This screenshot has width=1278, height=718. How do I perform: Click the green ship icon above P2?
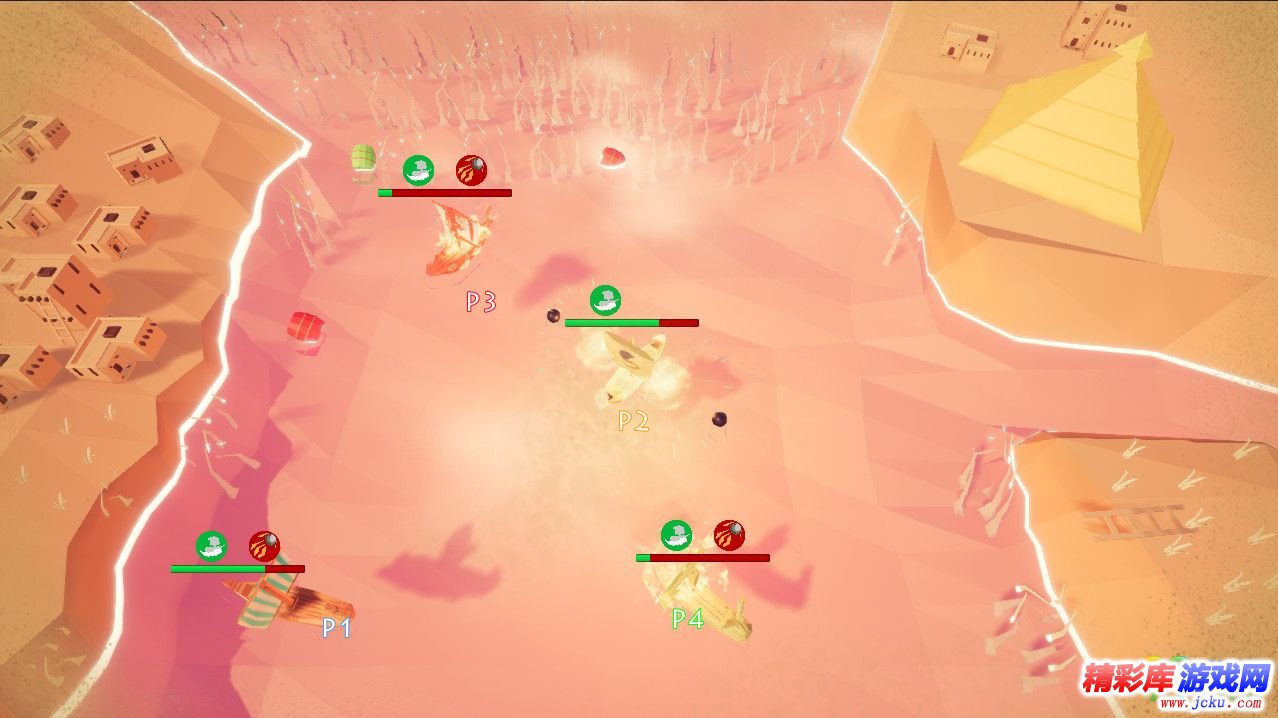point(605,299)
